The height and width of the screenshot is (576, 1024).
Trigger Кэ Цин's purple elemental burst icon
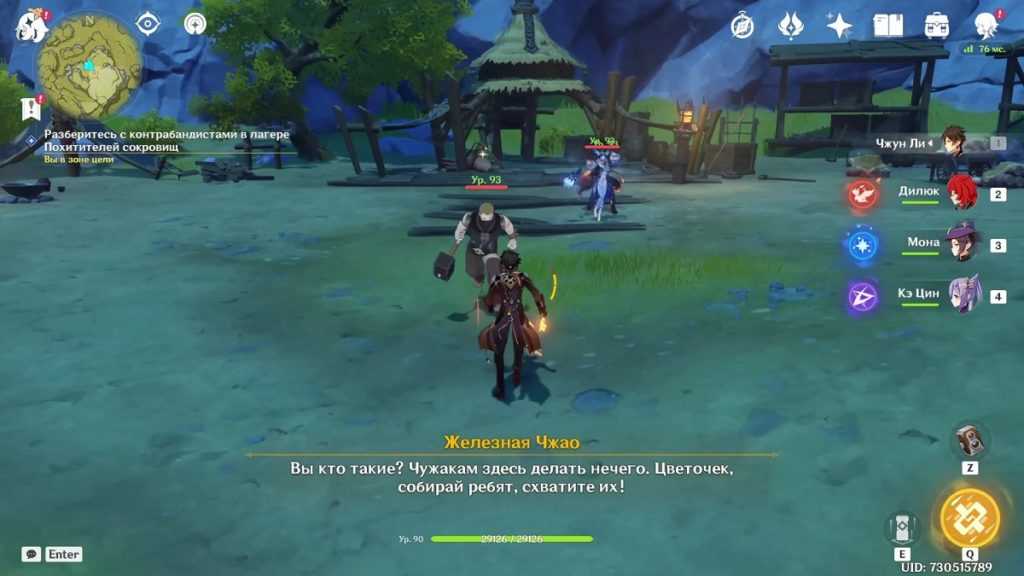[x=862, y=296]
